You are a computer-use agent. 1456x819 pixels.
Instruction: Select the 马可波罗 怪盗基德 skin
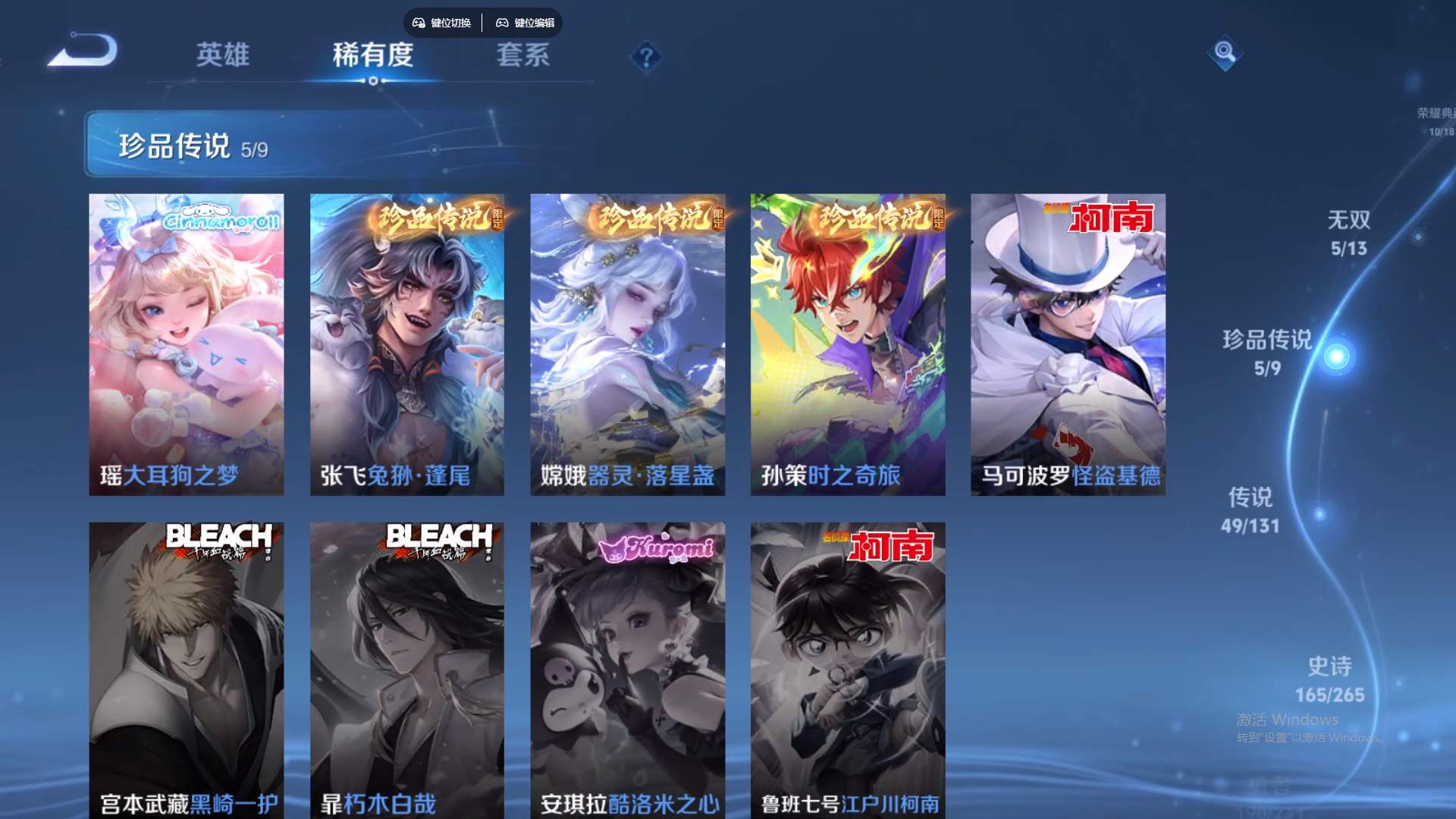1068,344
